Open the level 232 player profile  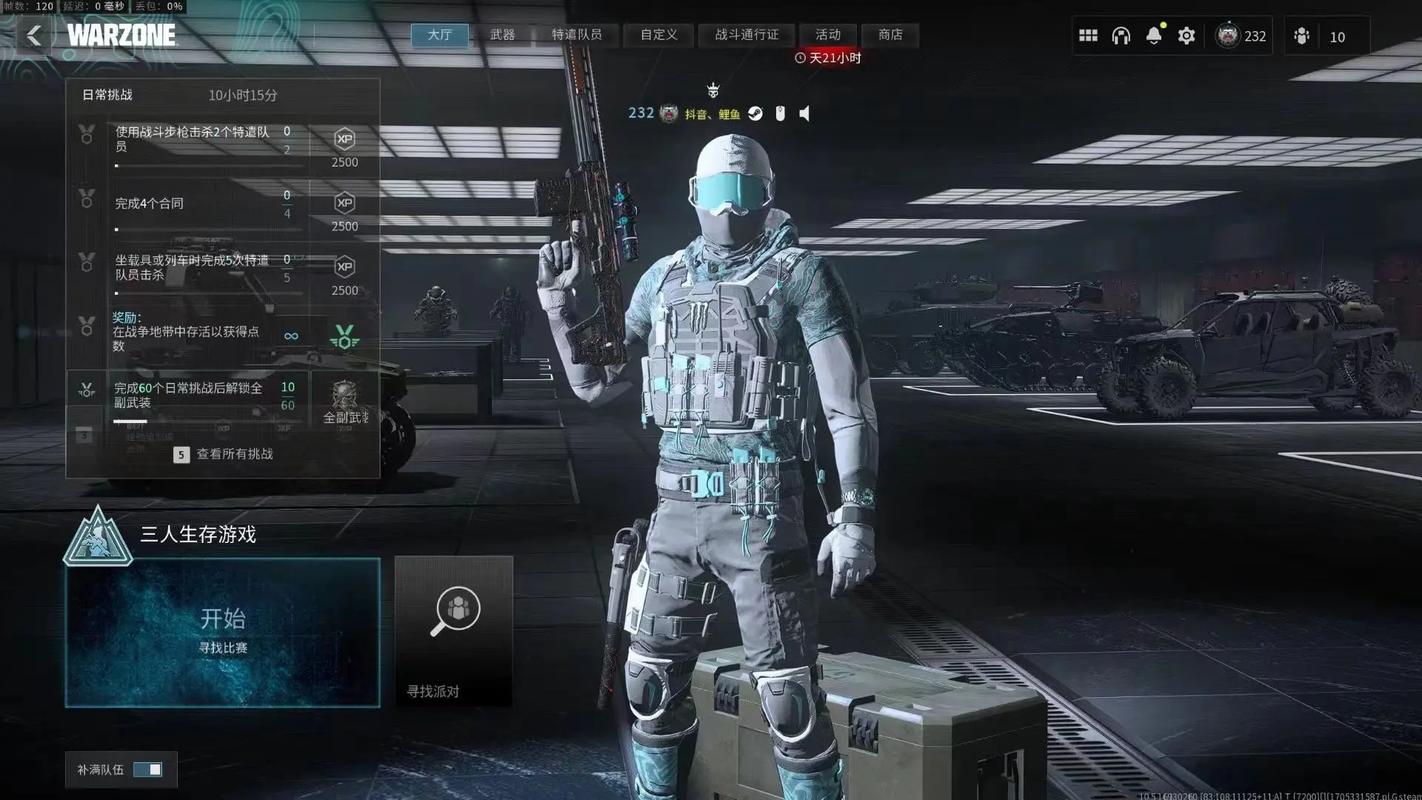[x=1241, y=36]
